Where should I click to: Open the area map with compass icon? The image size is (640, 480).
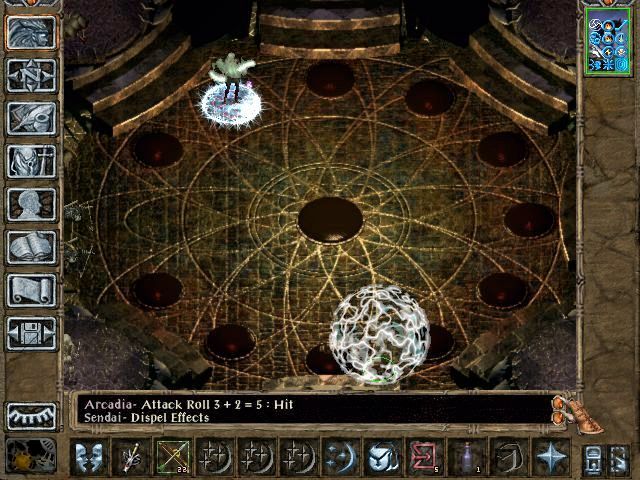31,75
